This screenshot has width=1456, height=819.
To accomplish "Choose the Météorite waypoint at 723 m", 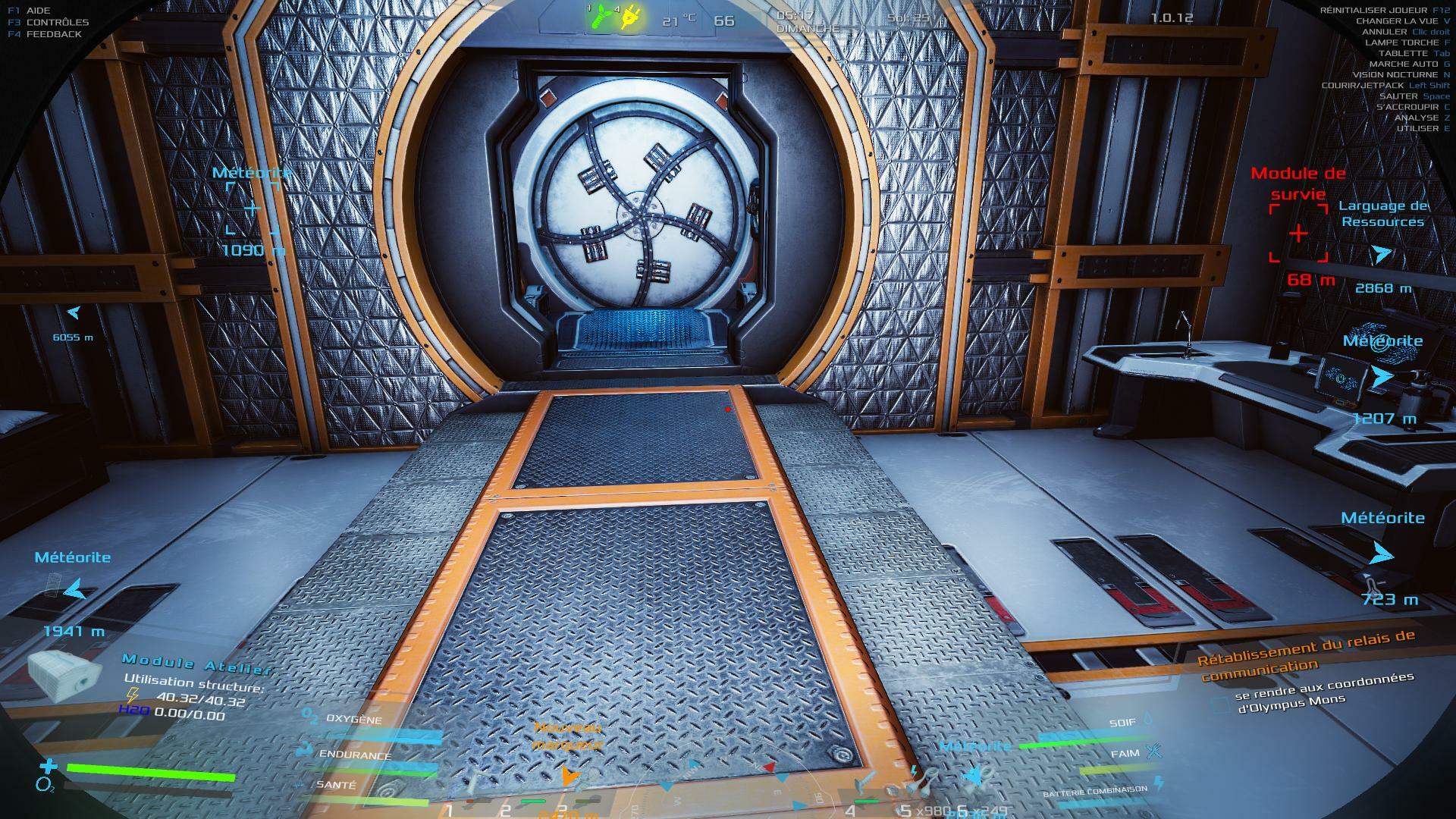I will (x=1382, y=554).
